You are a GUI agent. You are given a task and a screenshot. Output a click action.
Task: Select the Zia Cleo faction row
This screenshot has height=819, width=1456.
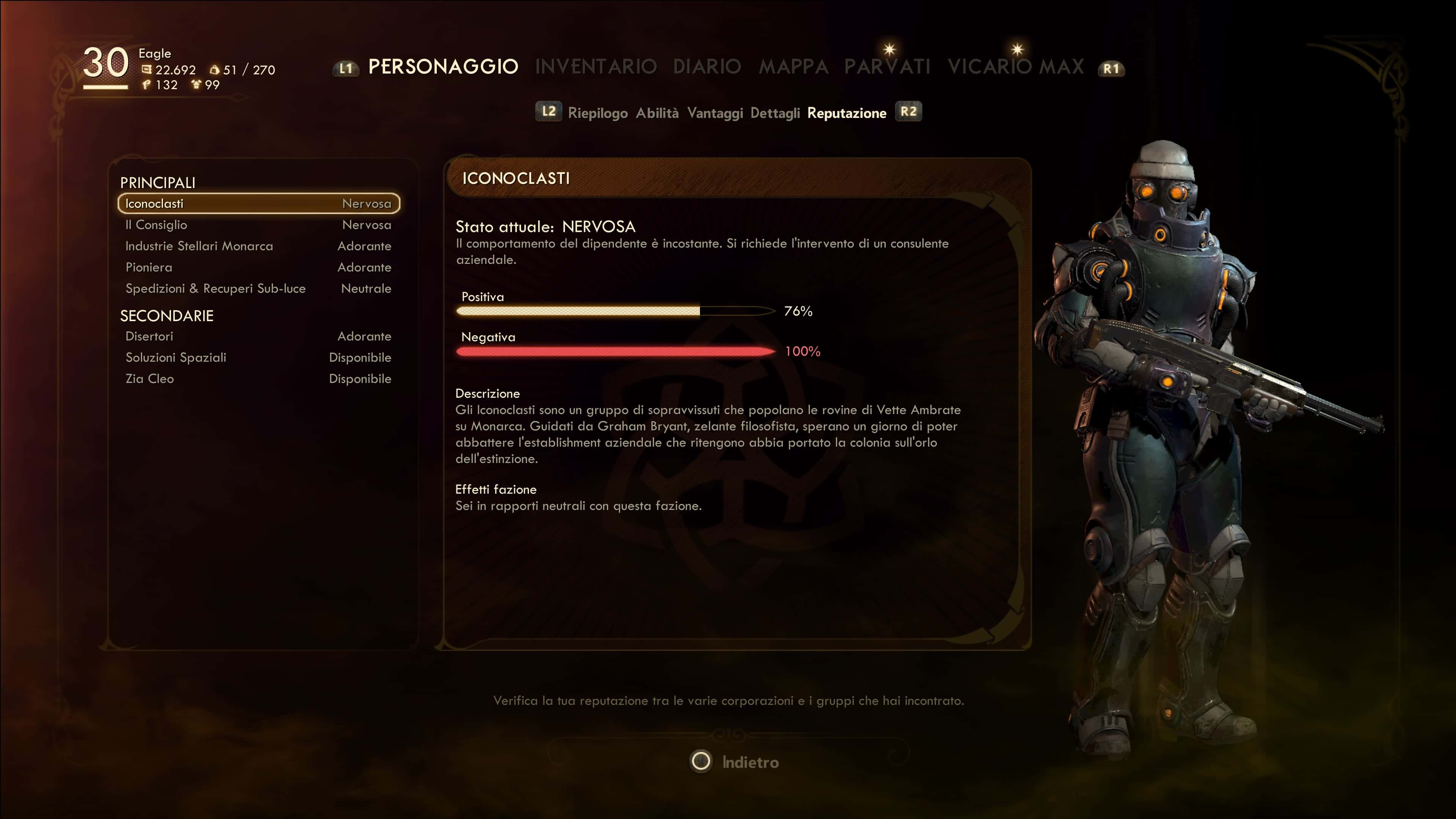pos(258,379)
